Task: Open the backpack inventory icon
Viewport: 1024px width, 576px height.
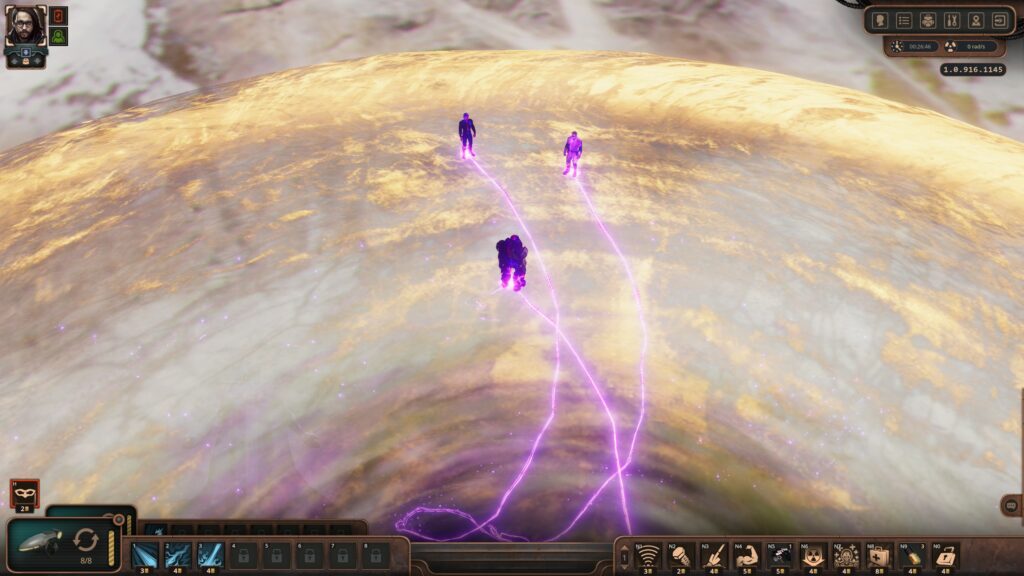Action: click(x=928, y=20)
